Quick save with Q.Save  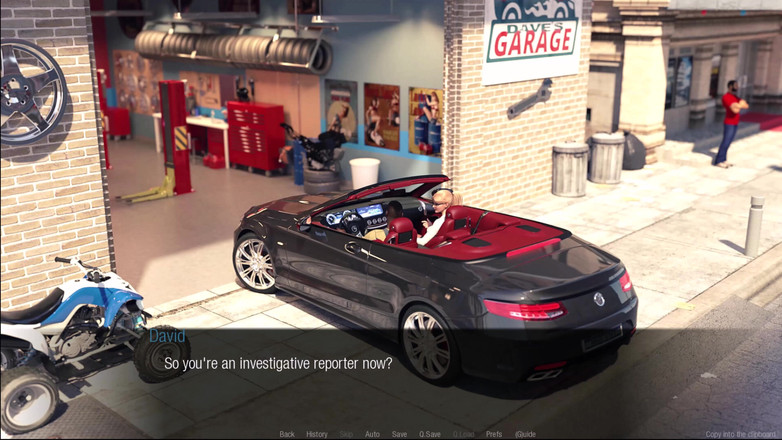pos(430,434)
